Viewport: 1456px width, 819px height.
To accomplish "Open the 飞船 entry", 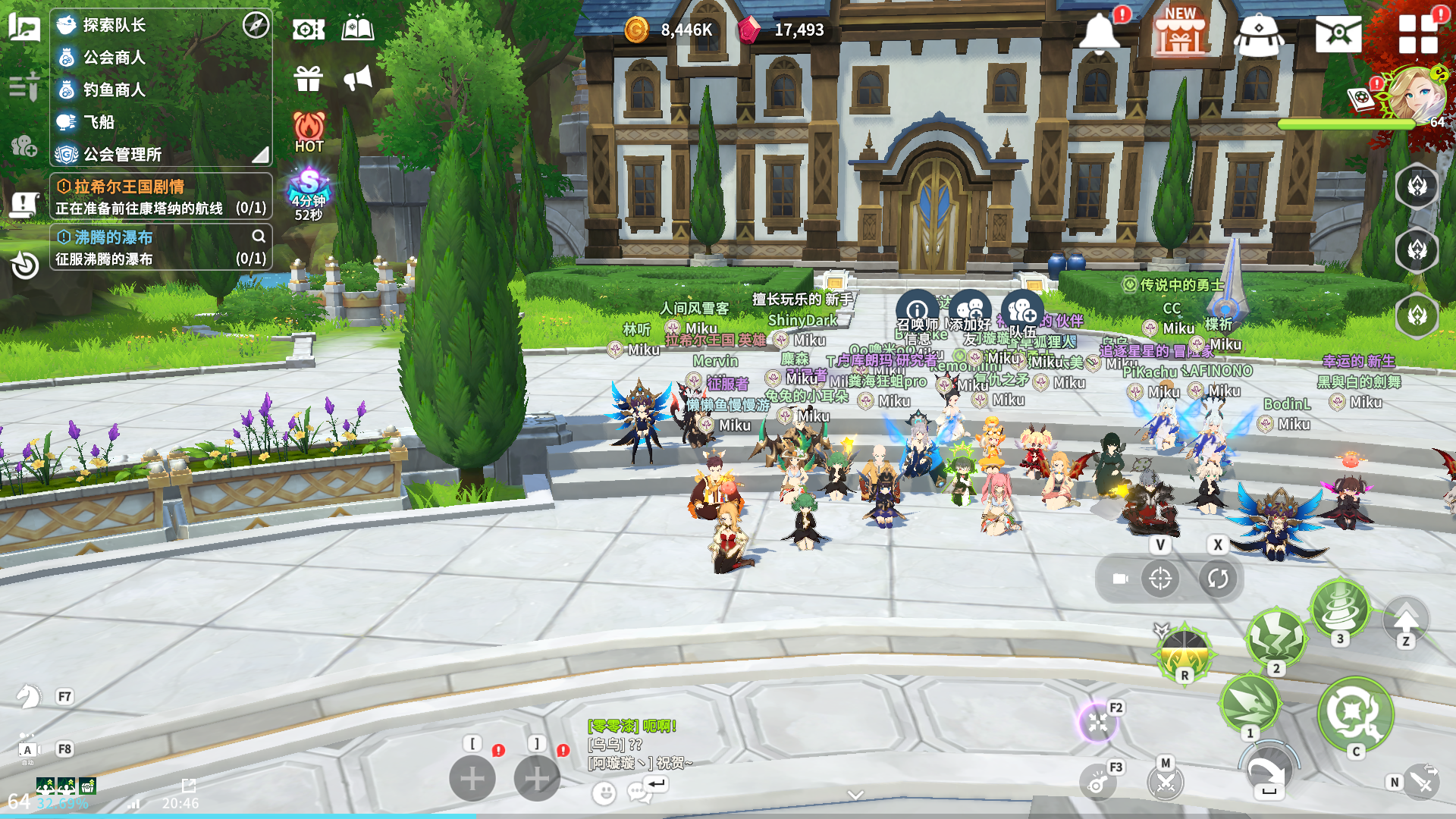I will [99, 122].
